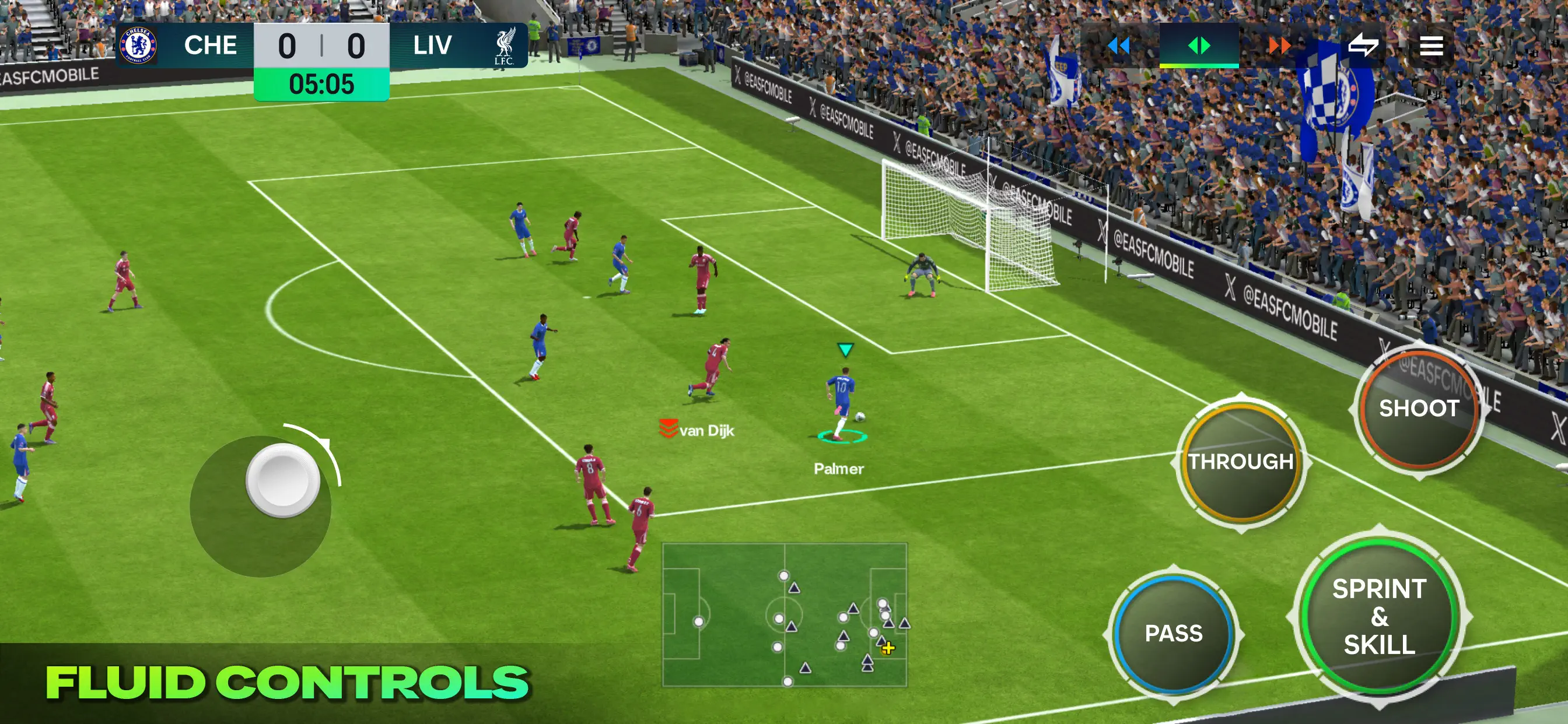Tap the Chelsea club crest
Screen dimensions: 1568x724
coord(138,45)
